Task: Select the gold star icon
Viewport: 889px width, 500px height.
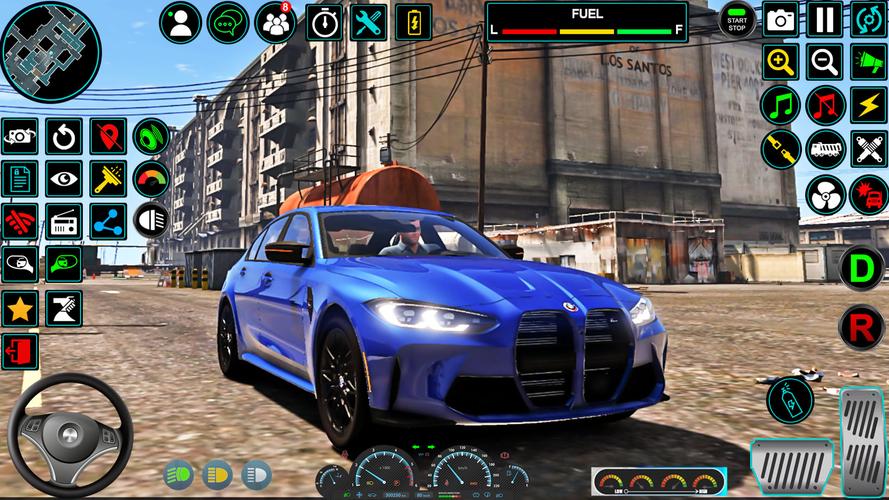Action: (20, 308)
